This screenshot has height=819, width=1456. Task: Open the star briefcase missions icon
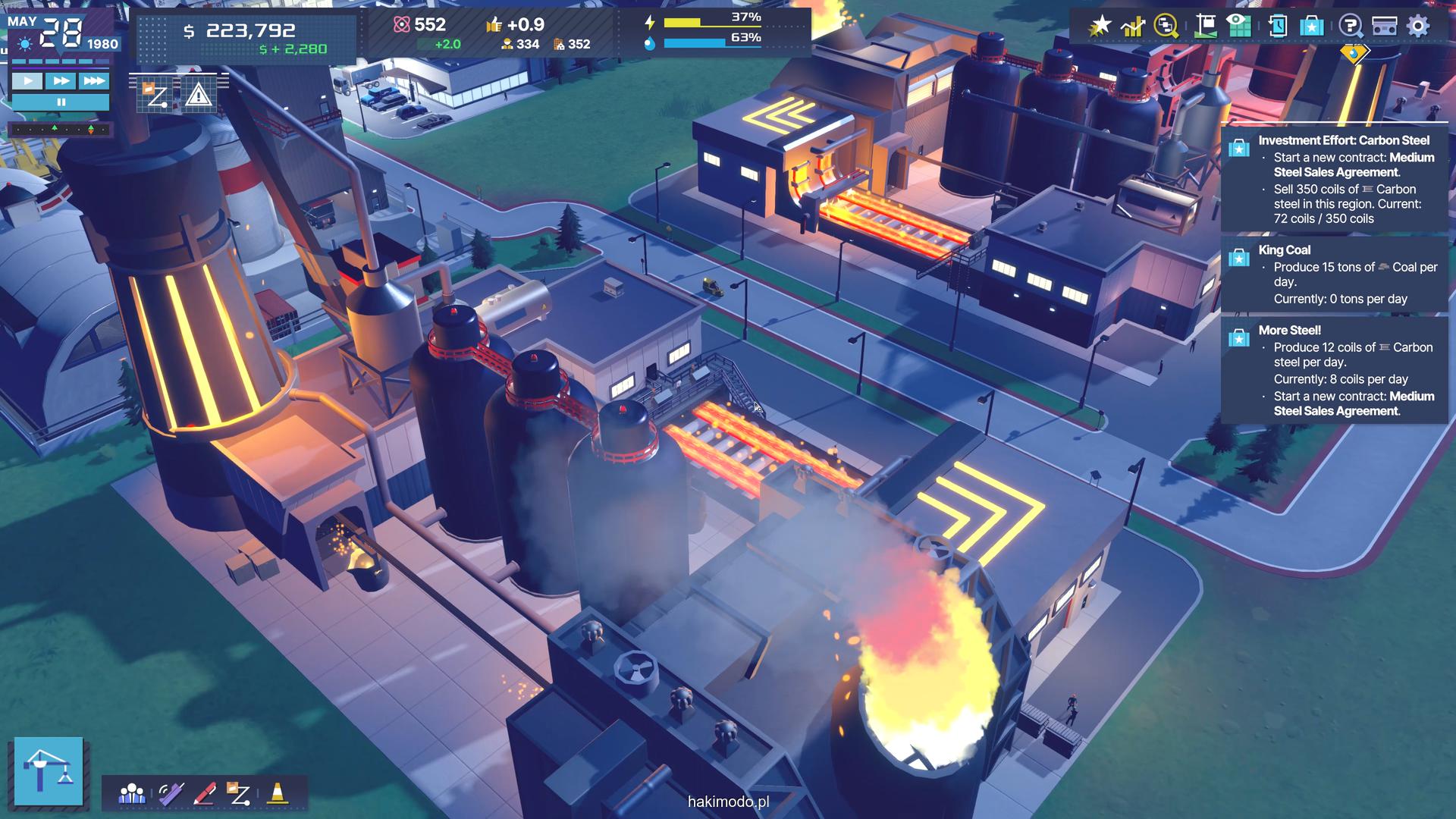[x=1312, y=27]
